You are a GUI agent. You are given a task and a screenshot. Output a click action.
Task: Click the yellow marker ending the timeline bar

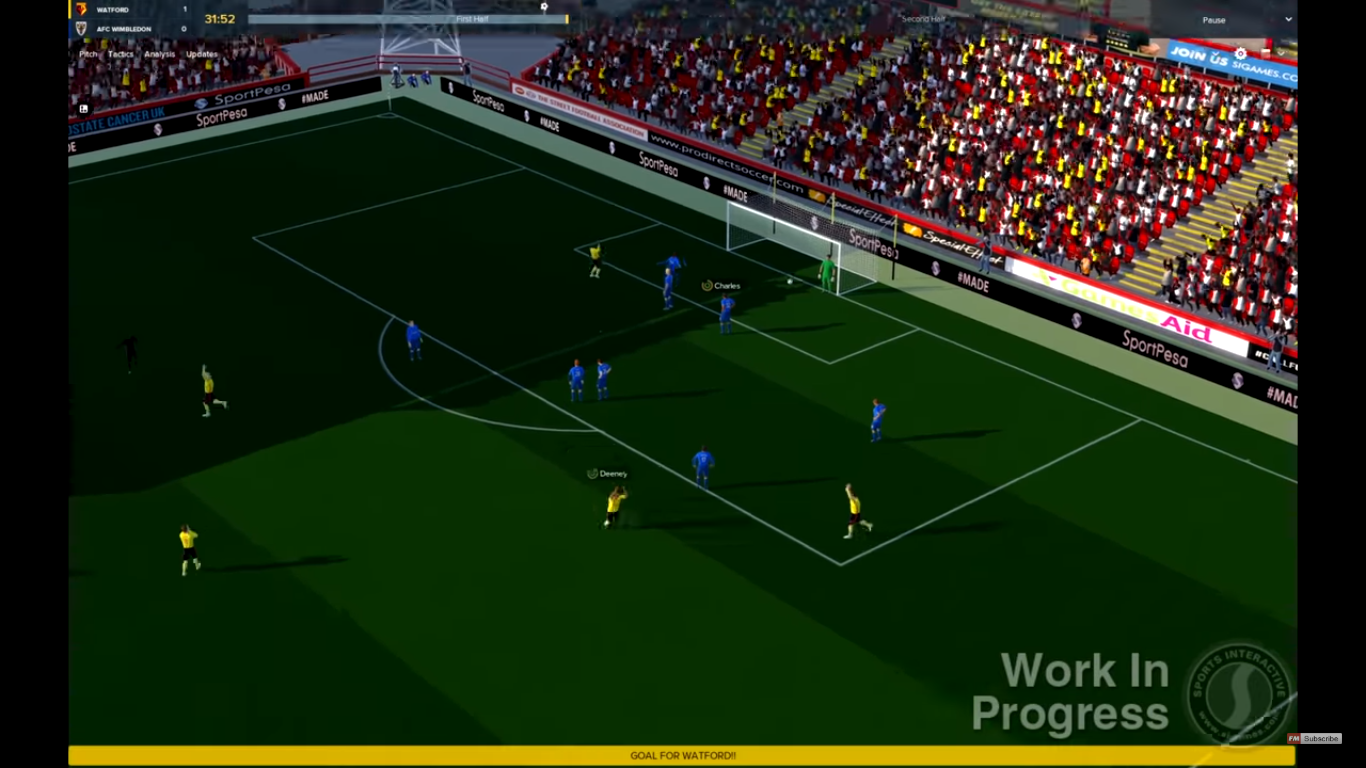point(566,18)
